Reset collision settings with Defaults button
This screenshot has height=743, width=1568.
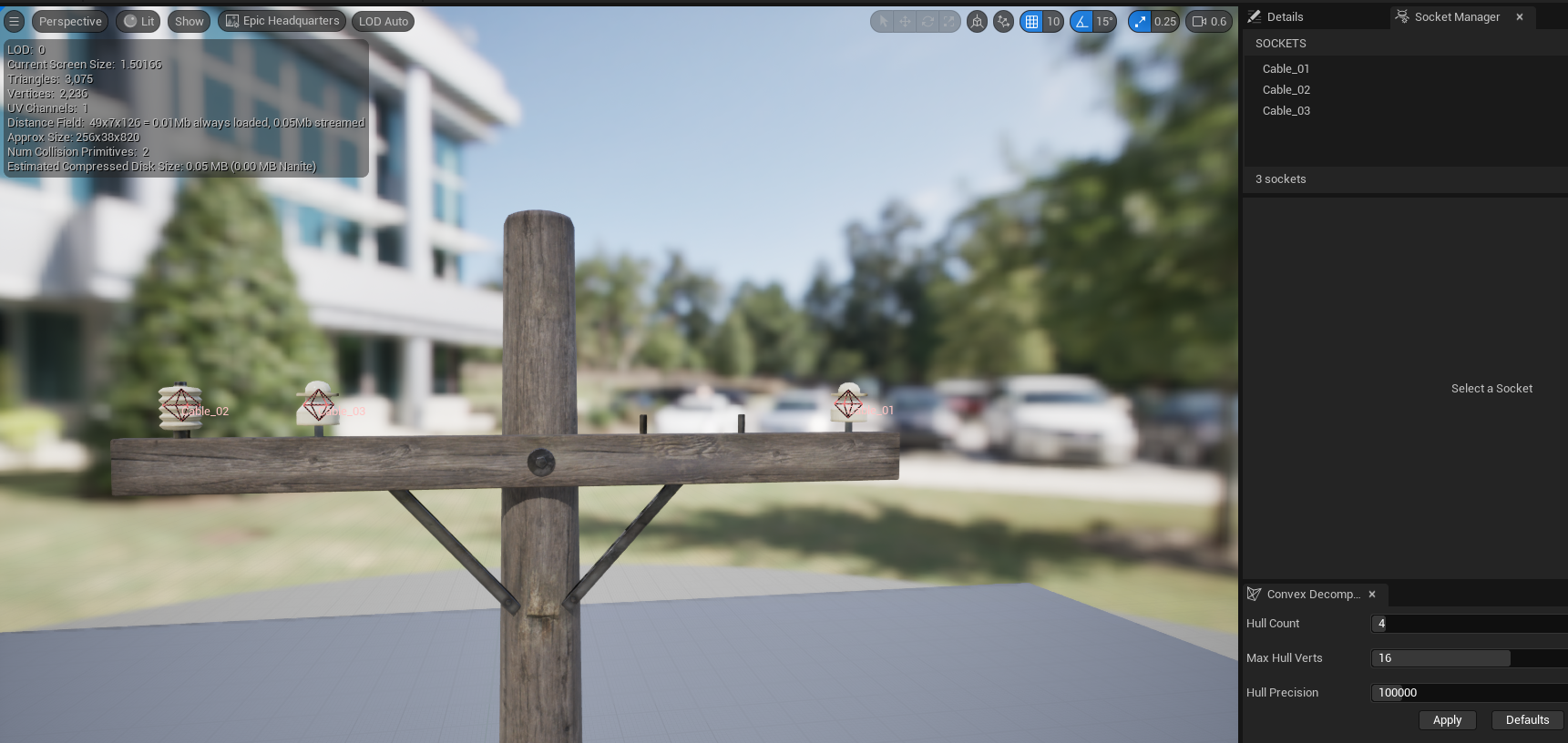[x=1527, y=719]
